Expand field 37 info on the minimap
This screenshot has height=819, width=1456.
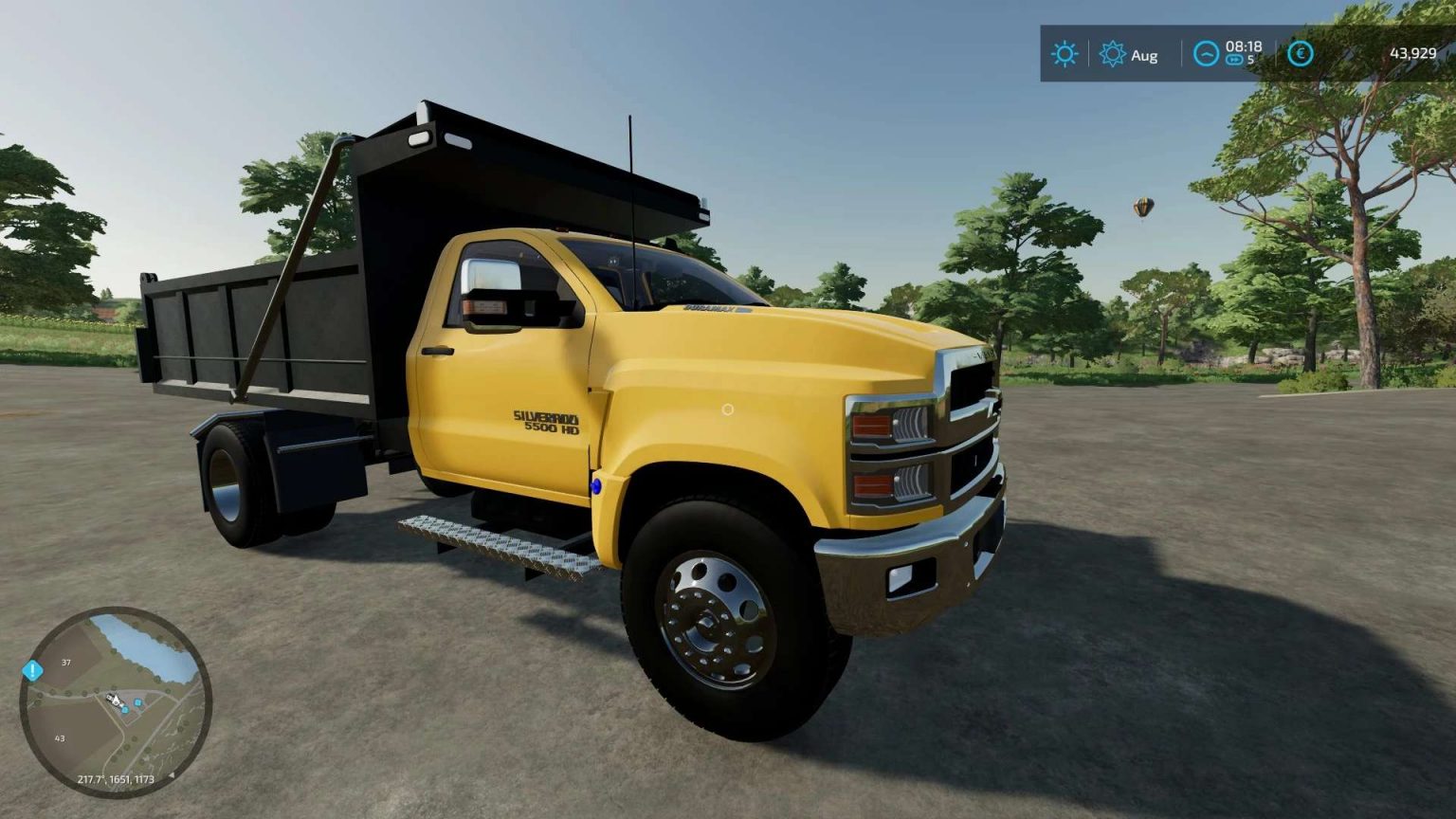tap(64, 662)
